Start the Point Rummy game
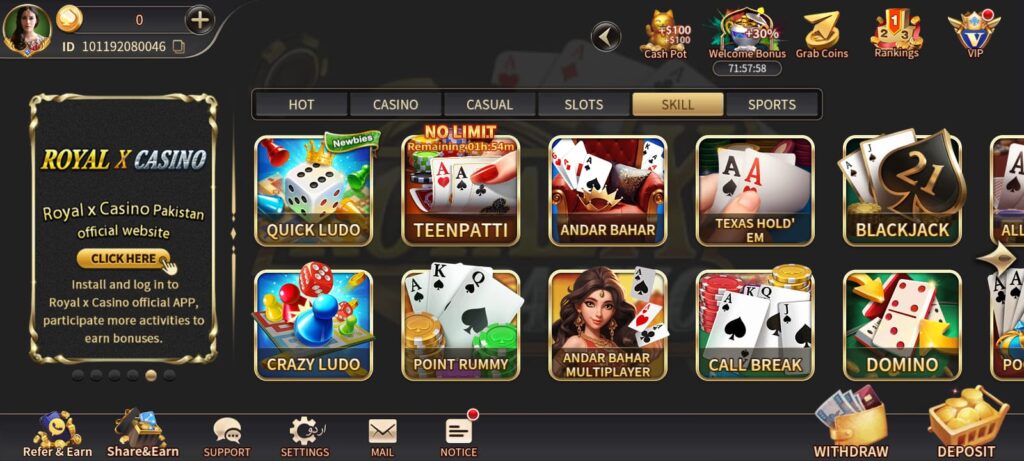Image resolution: width=1024 pixels, height=461 pixels. pyautogui.click(x=461, y=325)
